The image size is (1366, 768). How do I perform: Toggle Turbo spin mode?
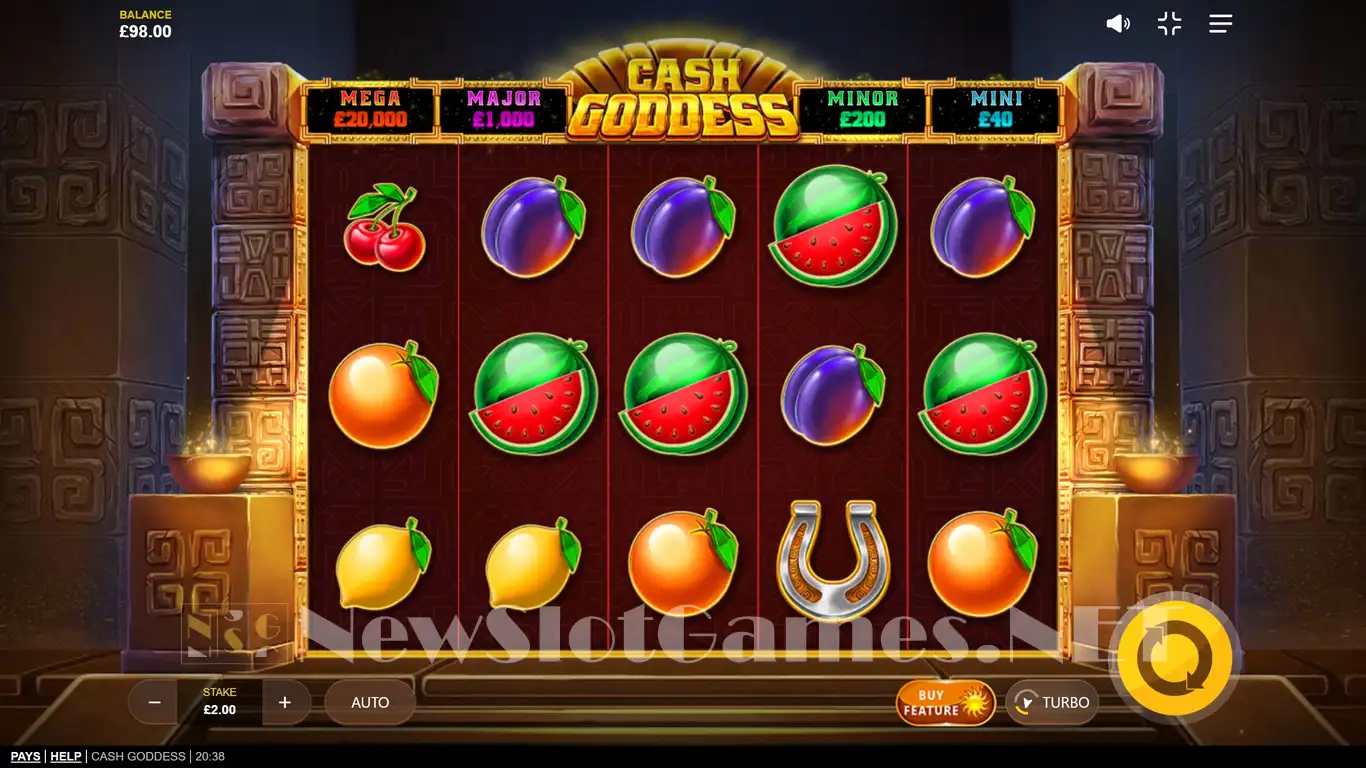(1052, 703)
